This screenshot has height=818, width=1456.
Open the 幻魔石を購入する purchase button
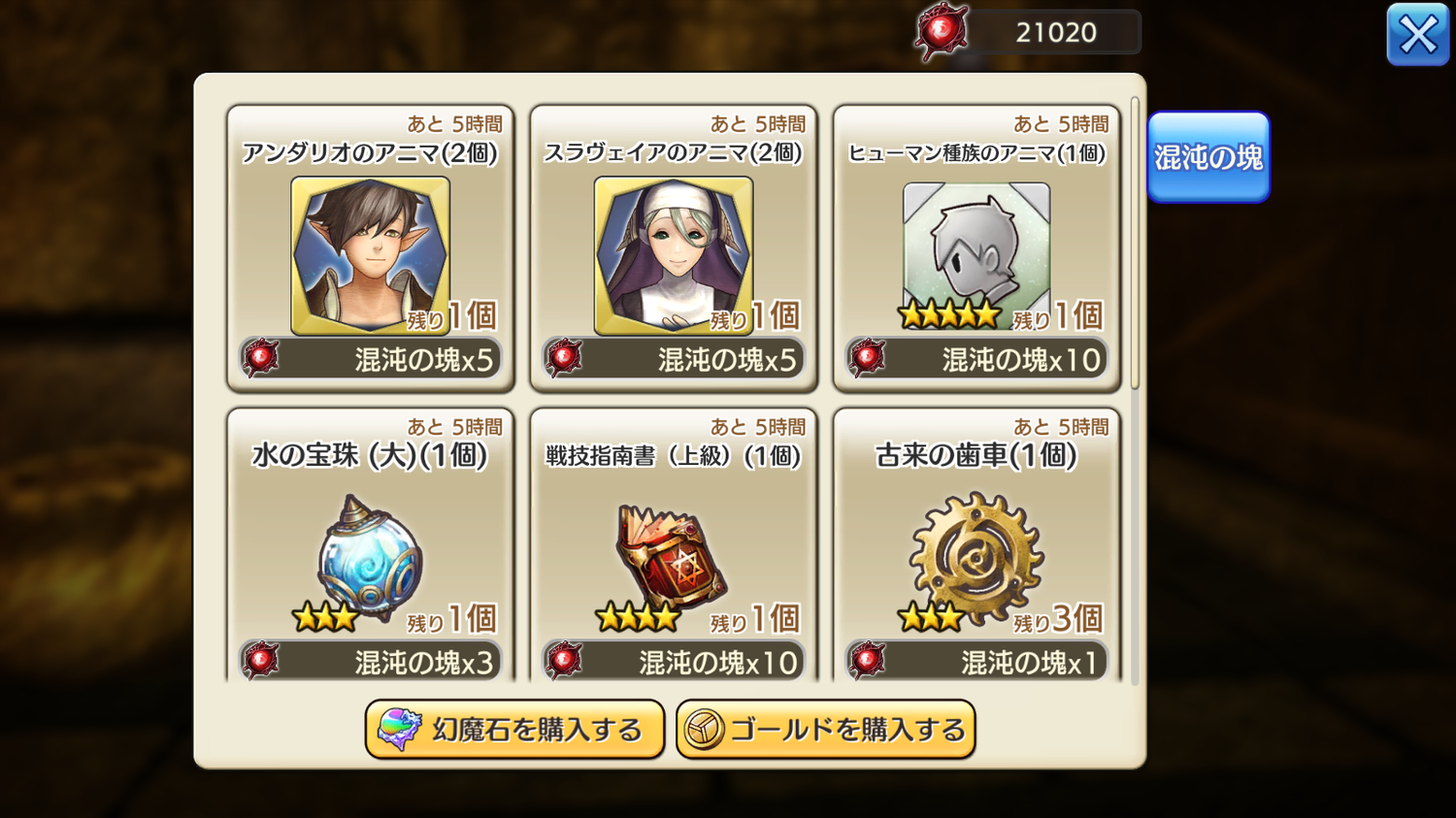click(514, 729)
